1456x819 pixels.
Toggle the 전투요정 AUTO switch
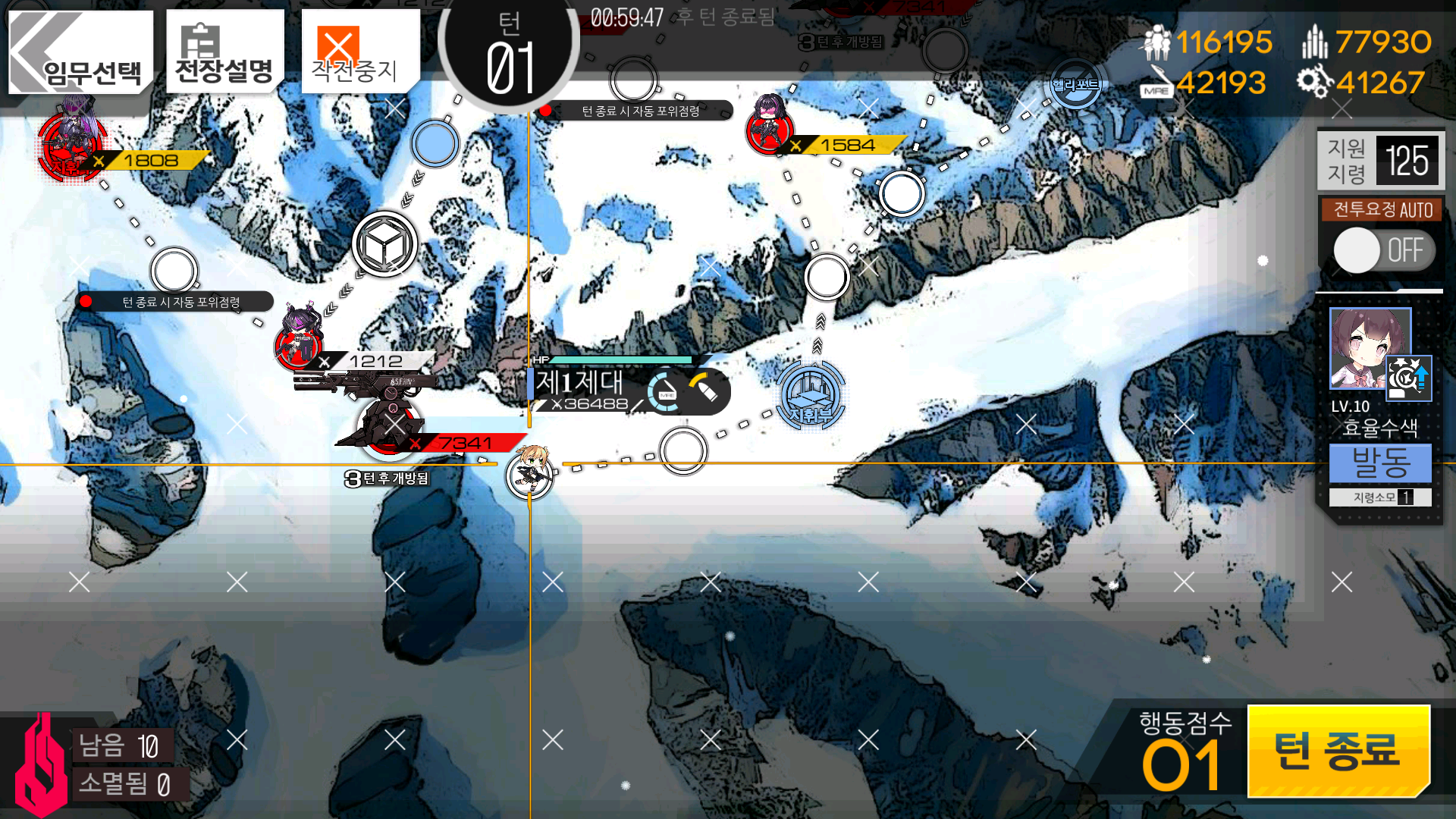(1382, 250)
